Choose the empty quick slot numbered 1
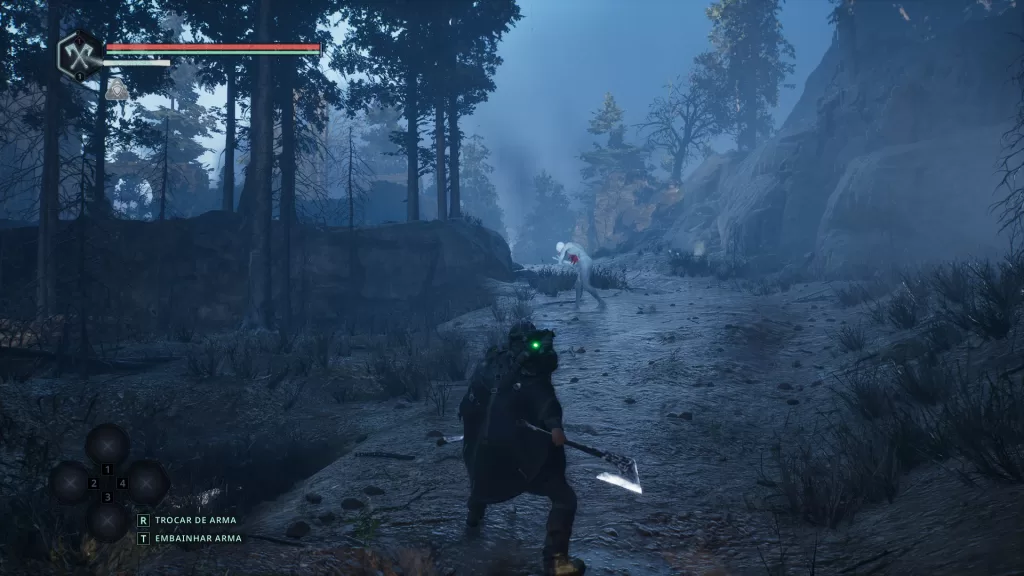Screen dimensions: 1024x576 point(107,445)
